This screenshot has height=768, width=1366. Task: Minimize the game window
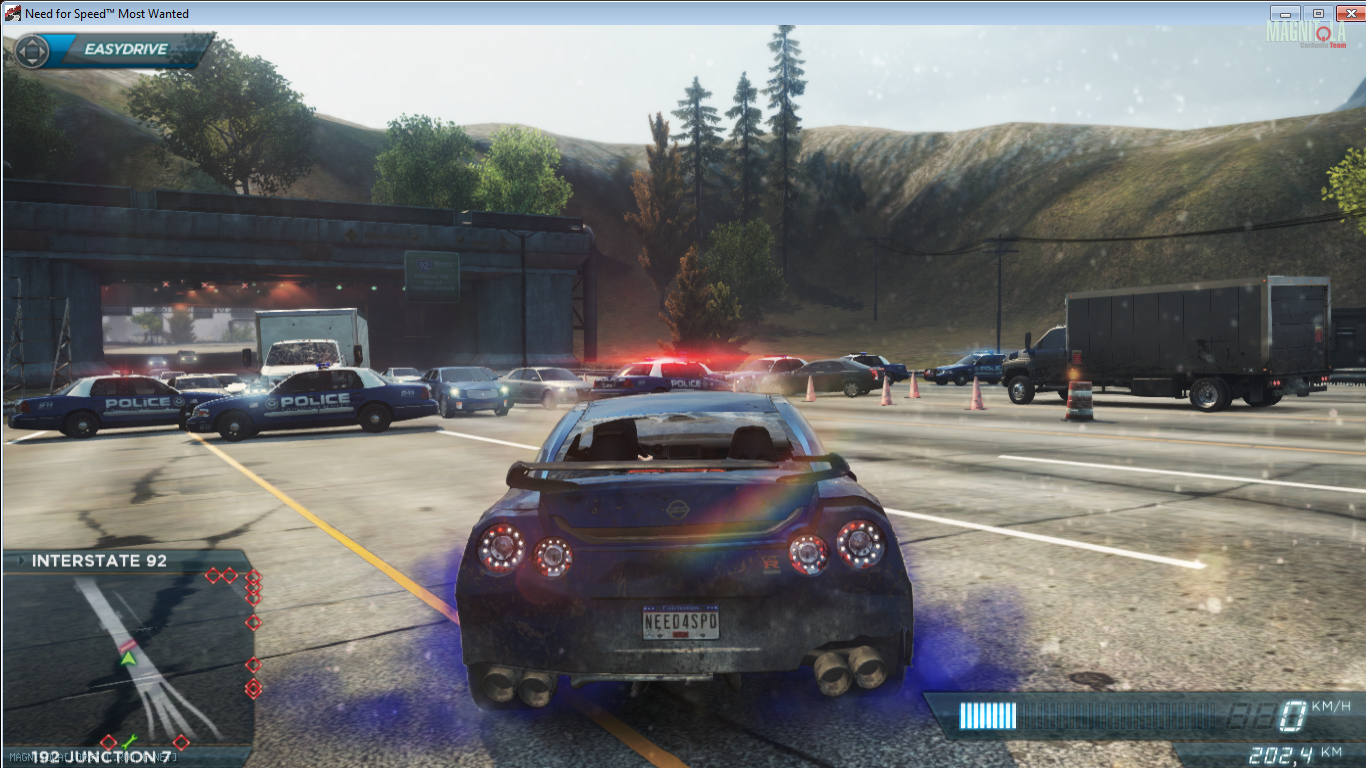(x=1285, y=13)
